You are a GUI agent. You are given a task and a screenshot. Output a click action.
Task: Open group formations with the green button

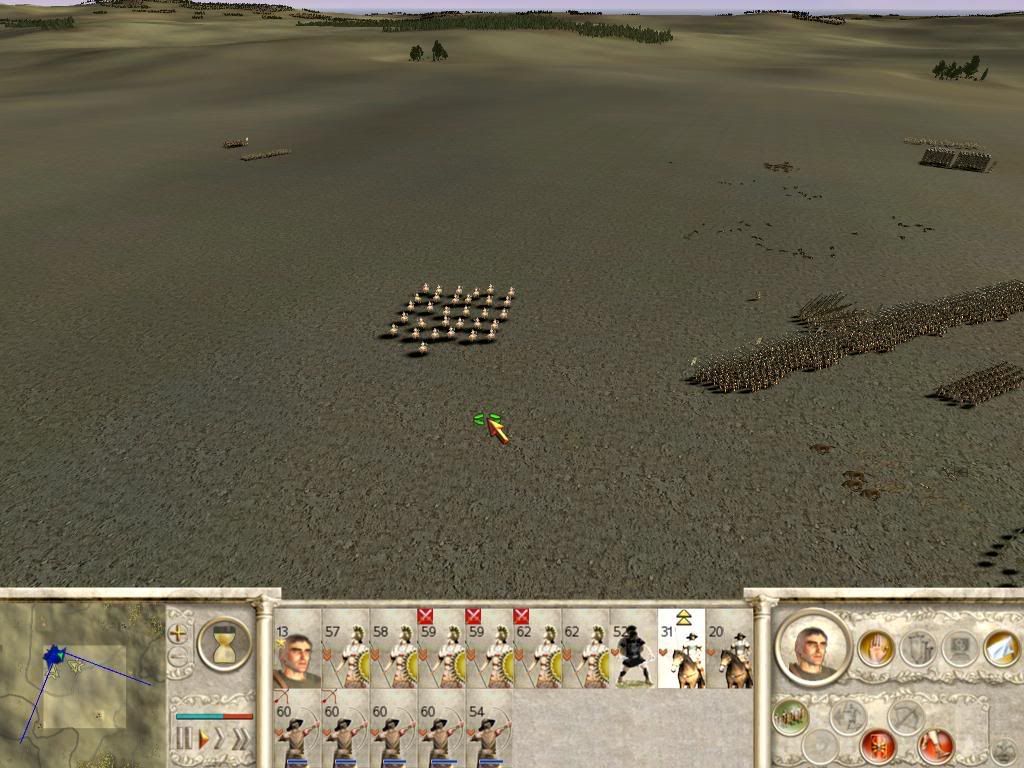790,715
